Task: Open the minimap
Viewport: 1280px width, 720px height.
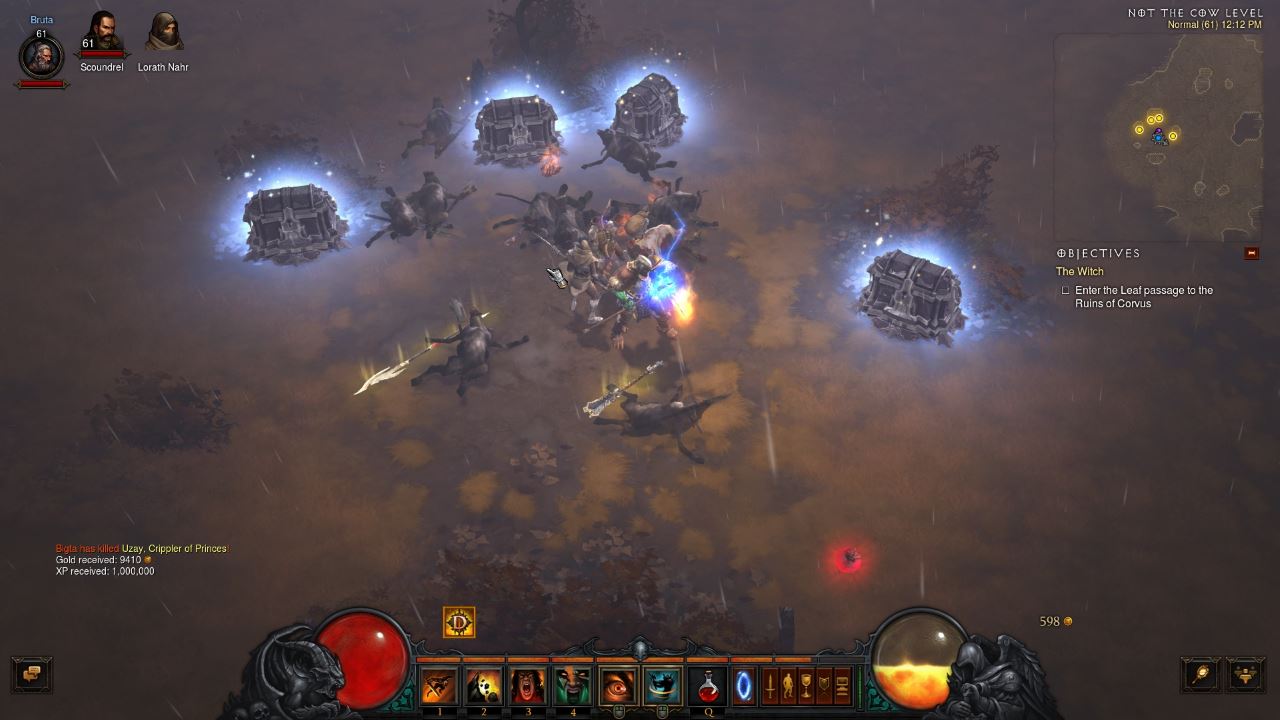Action: [1158, 137]
